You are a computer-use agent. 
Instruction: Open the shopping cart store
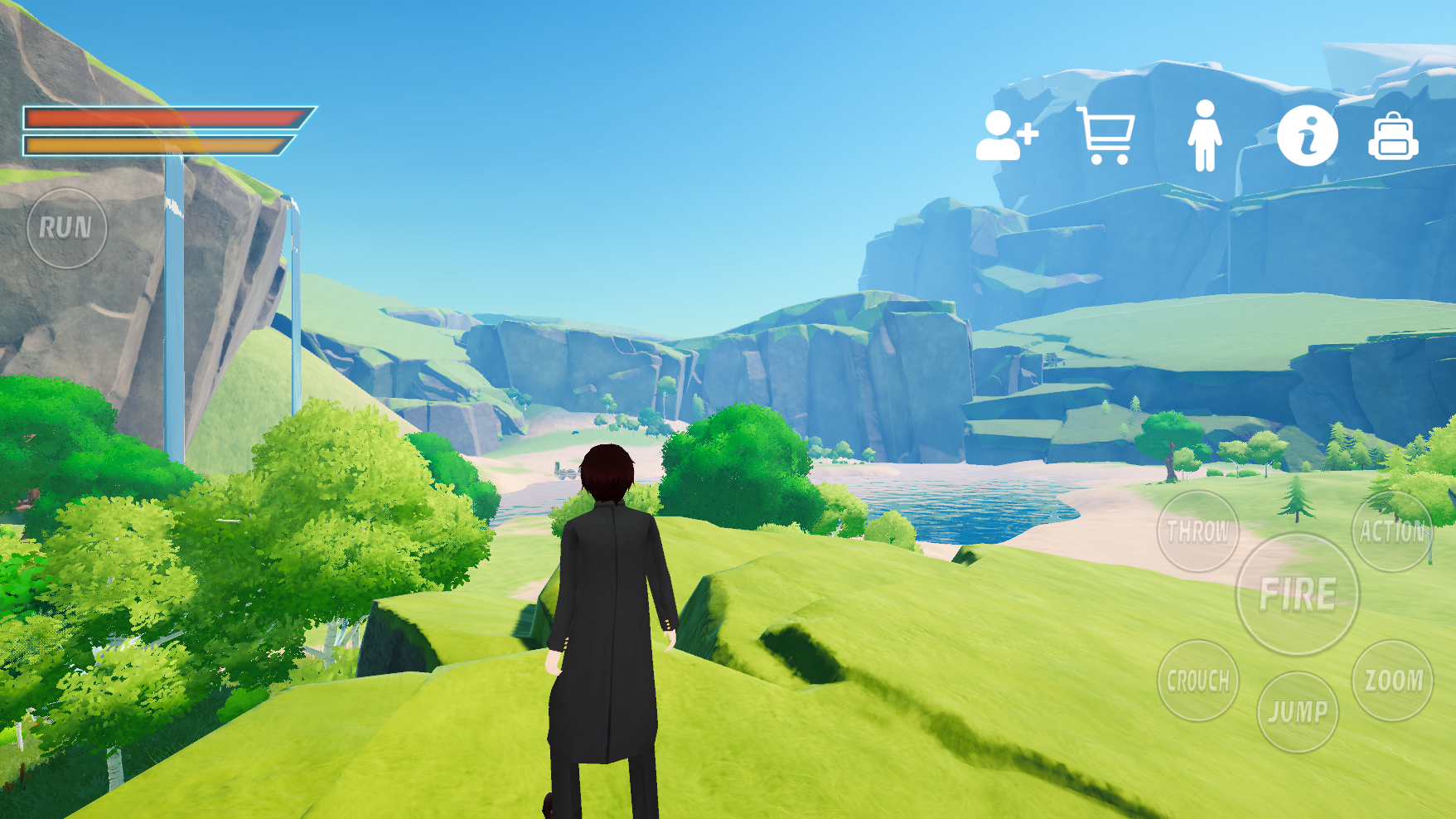pos(1106,135)
